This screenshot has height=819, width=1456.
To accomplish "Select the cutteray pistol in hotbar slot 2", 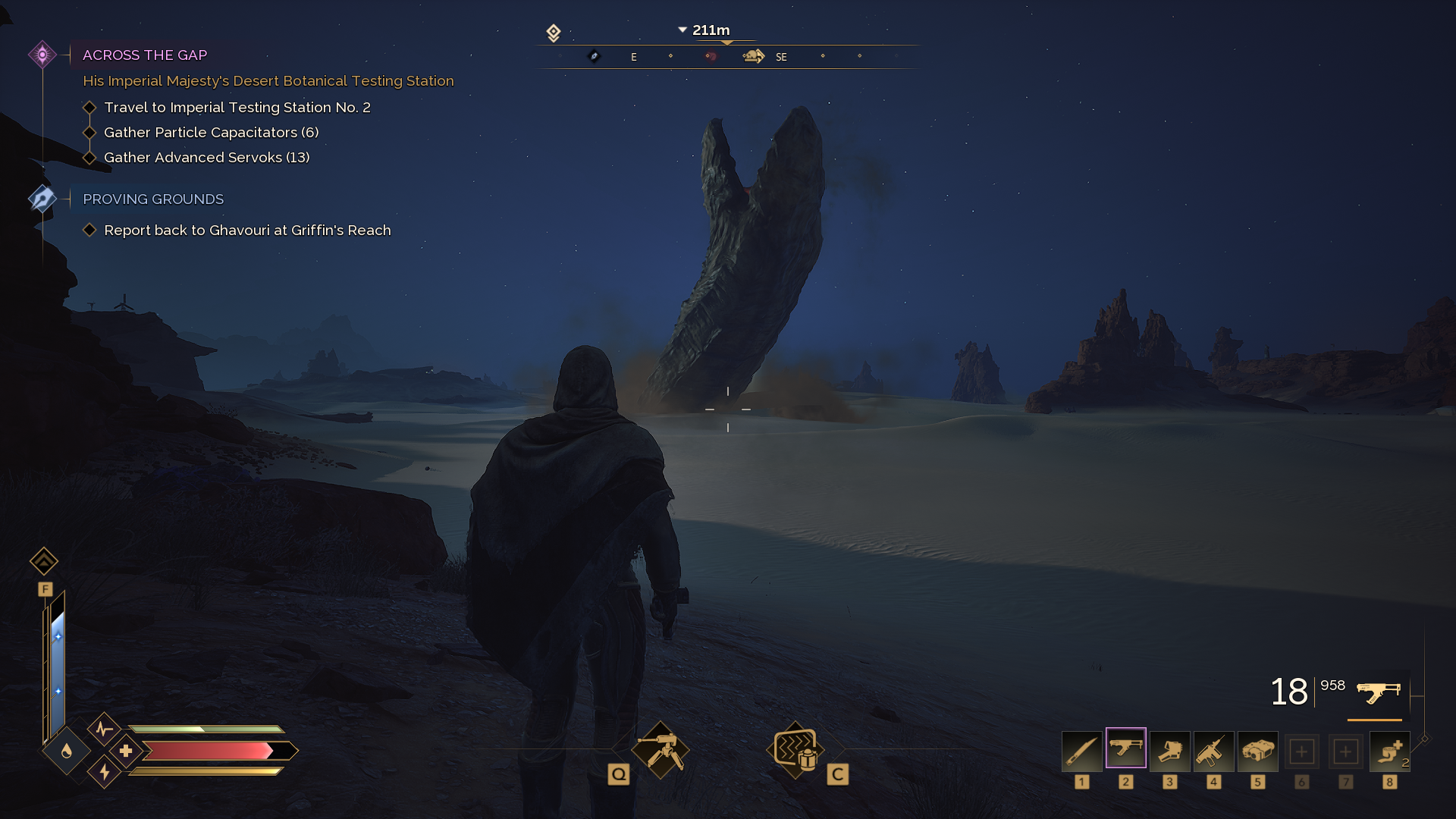I will pos(1125,751).
